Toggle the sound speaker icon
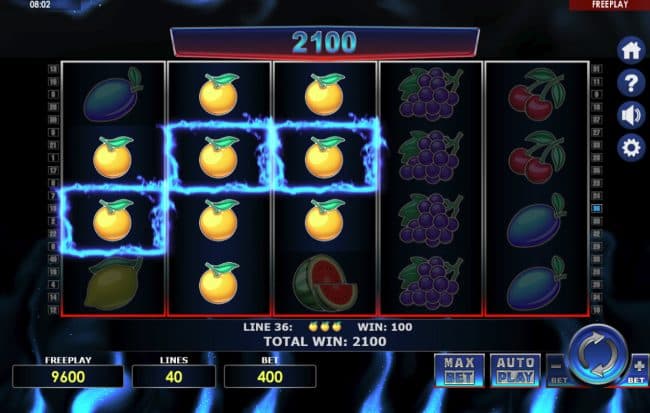The height and width of the screenshot is (413, 650). tap(631, 115)
